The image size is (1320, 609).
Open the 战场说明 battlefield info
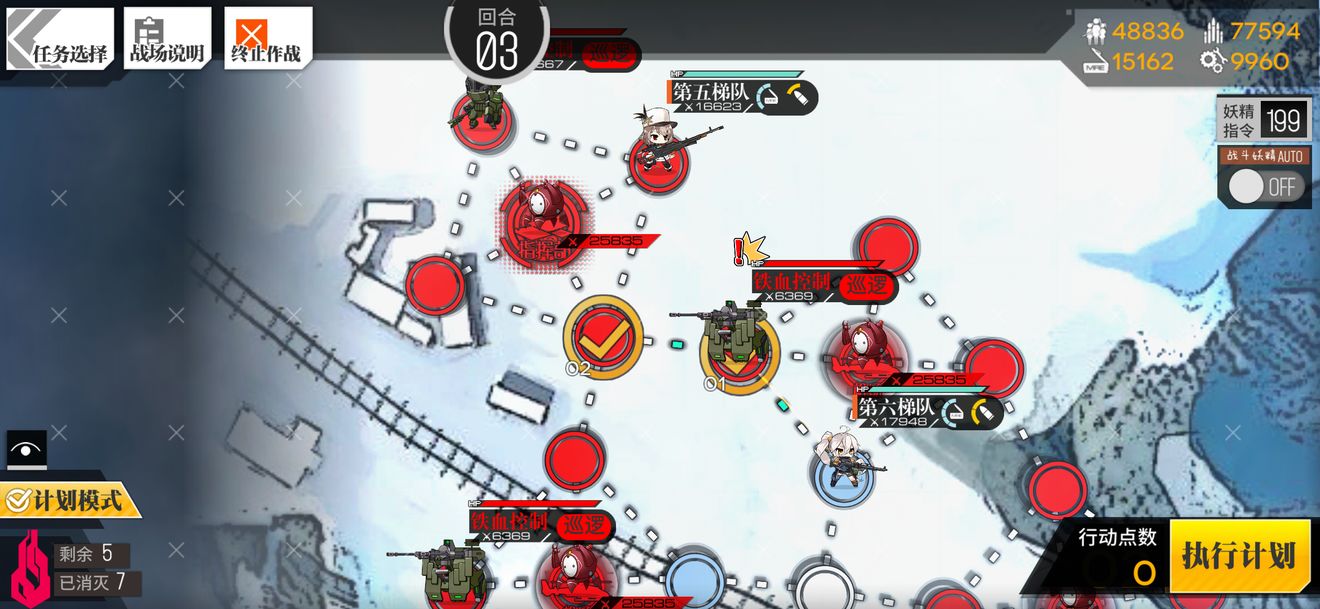click(x=167, y=39)
